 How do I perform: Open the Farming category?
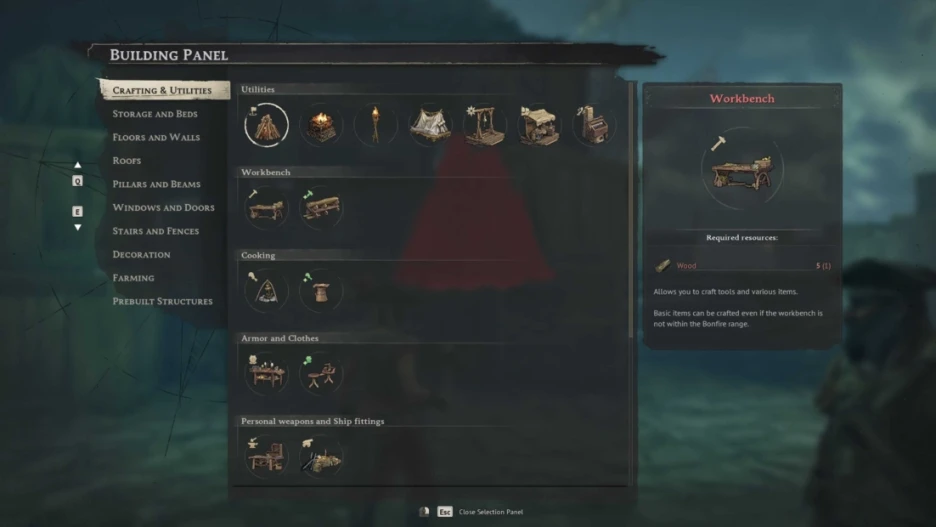click(x=133, y=278)
